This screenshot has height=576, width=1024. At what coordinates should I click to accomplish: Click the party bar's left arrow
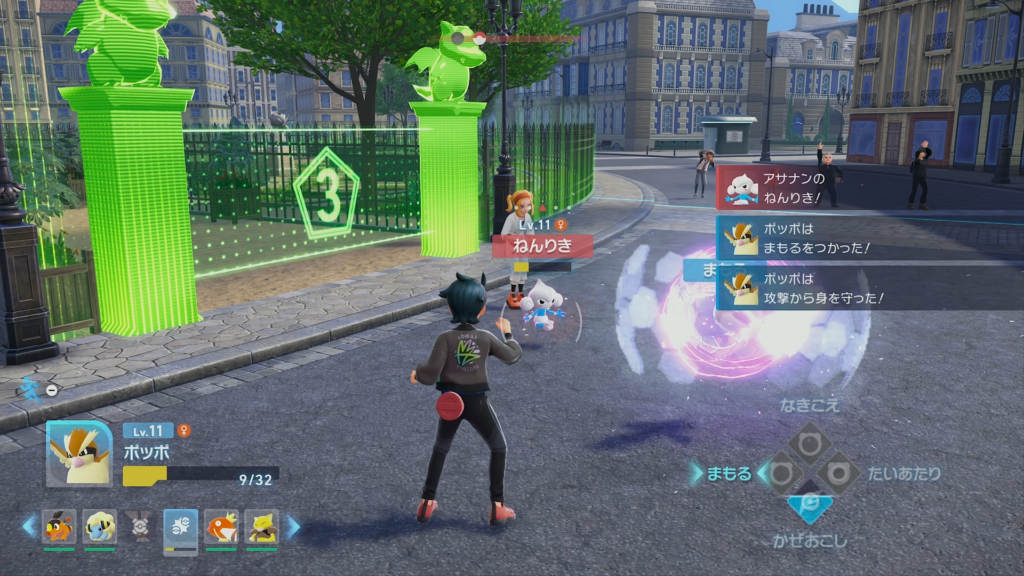click(29, 526)
